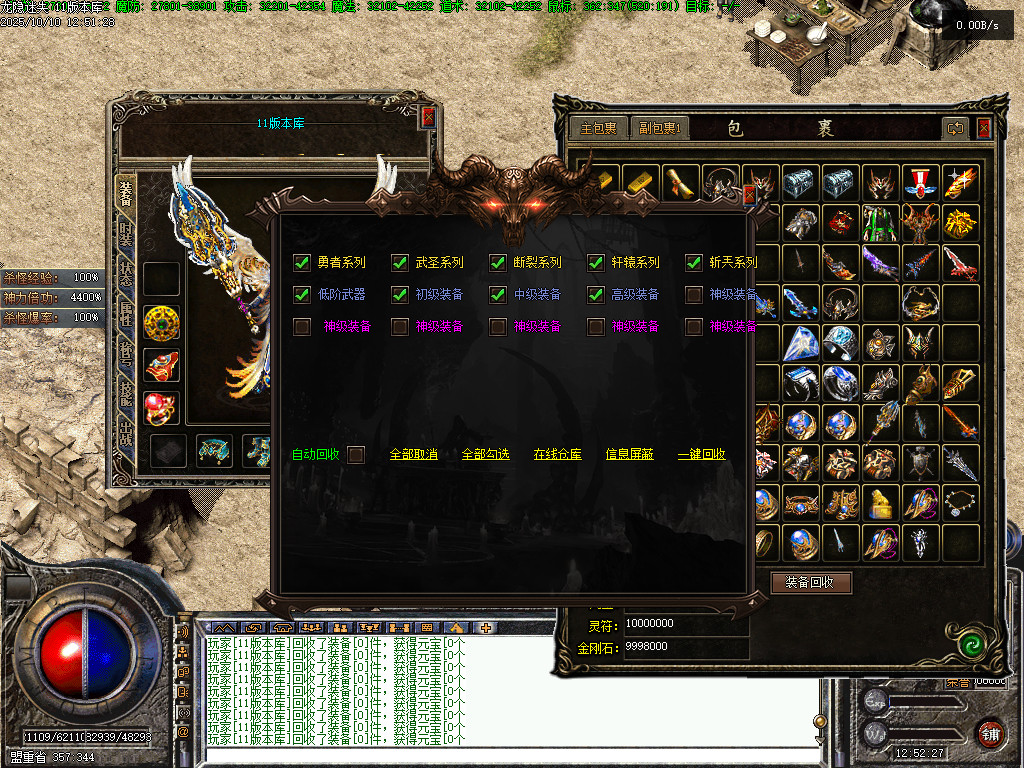Uncheck the 高级装备 checkbox
Image resolution: width=1024 pixels, height=768 pixels.
click(596, 295)
